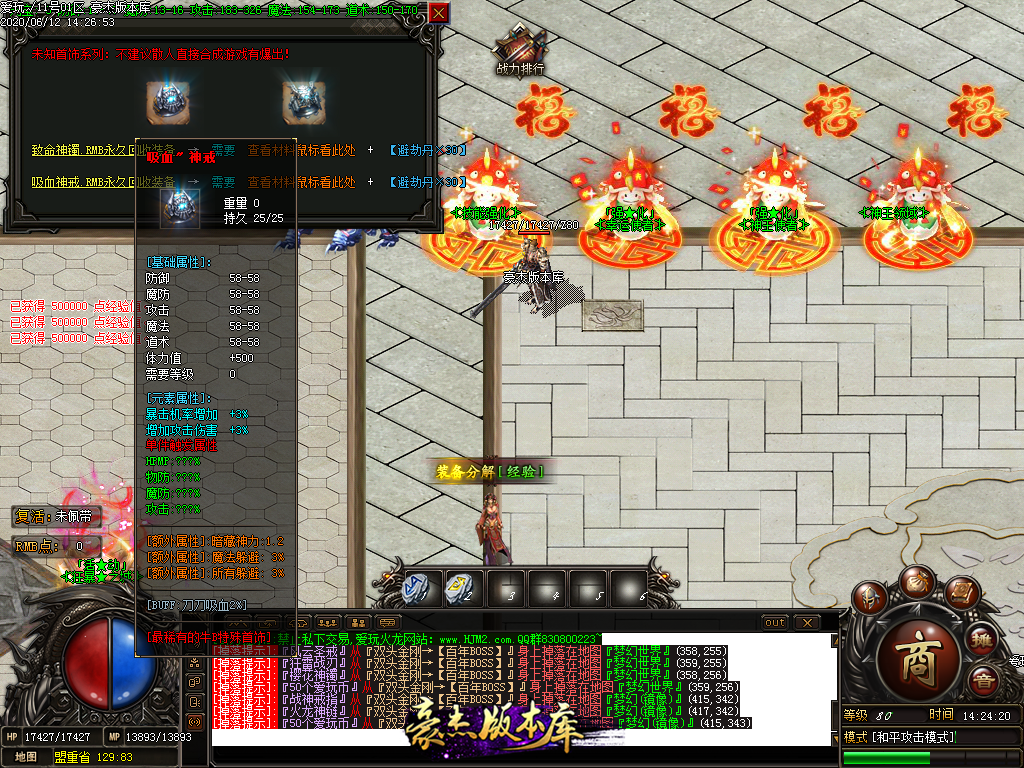This screenshot has width=1024, height=768.
Task: Click the X button next to 'out'
Action: pyautogui.click(x=806, y=623)
